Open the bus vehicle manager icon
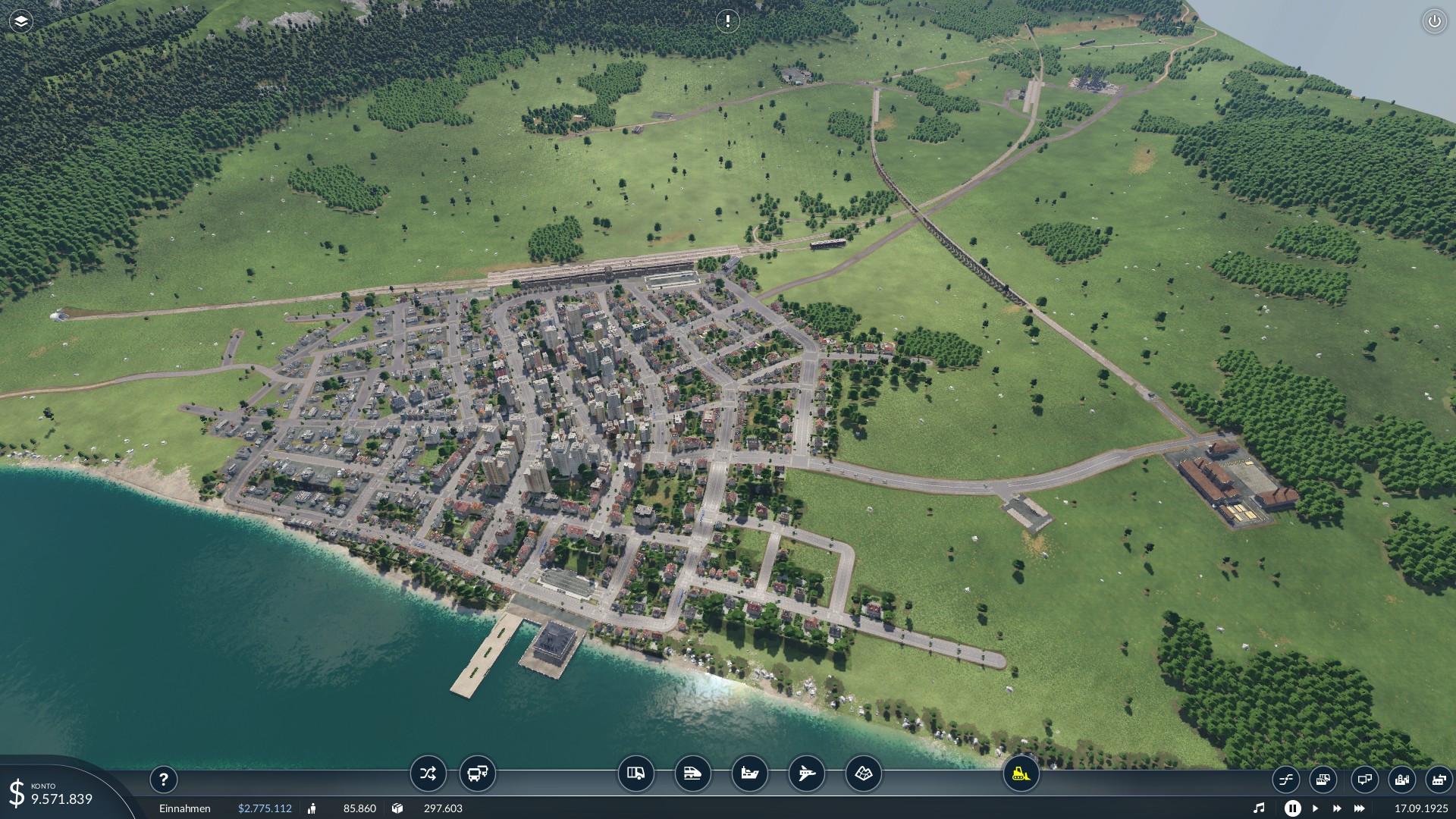The width and height of the screenshot is (1456, 819). tap(478, 773)
